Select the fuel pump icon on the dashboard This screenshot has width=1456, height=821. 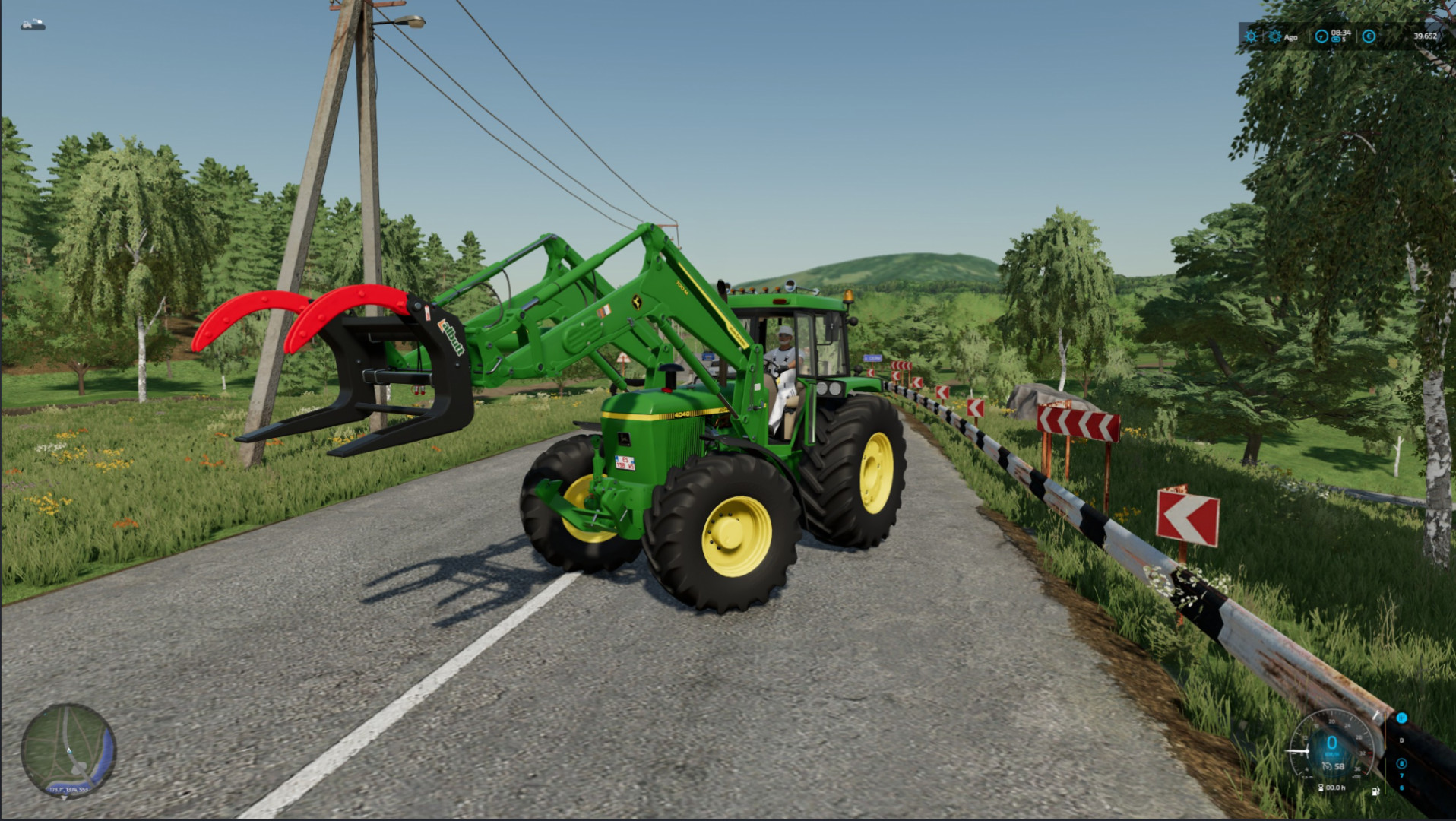(1375, 792)
